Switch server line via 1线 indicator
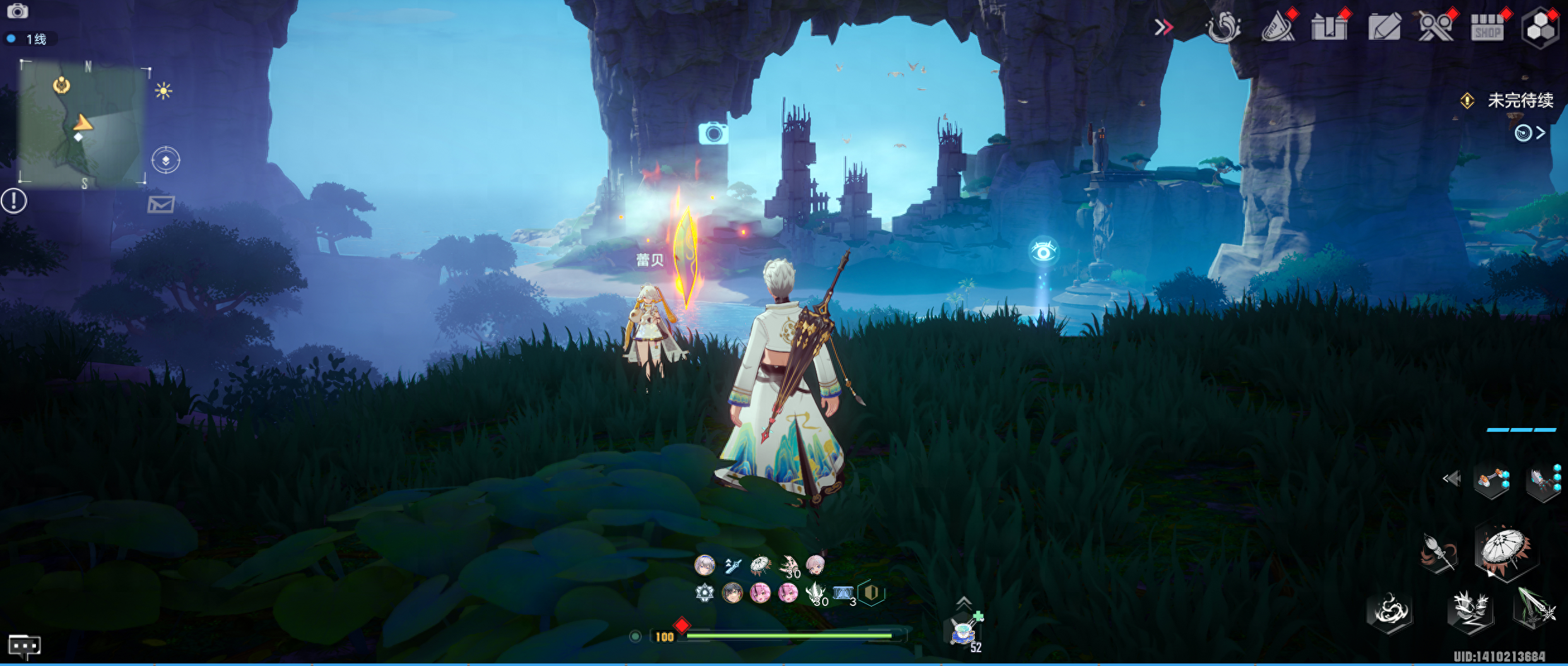1568x666 pixels. click(30, 39)
